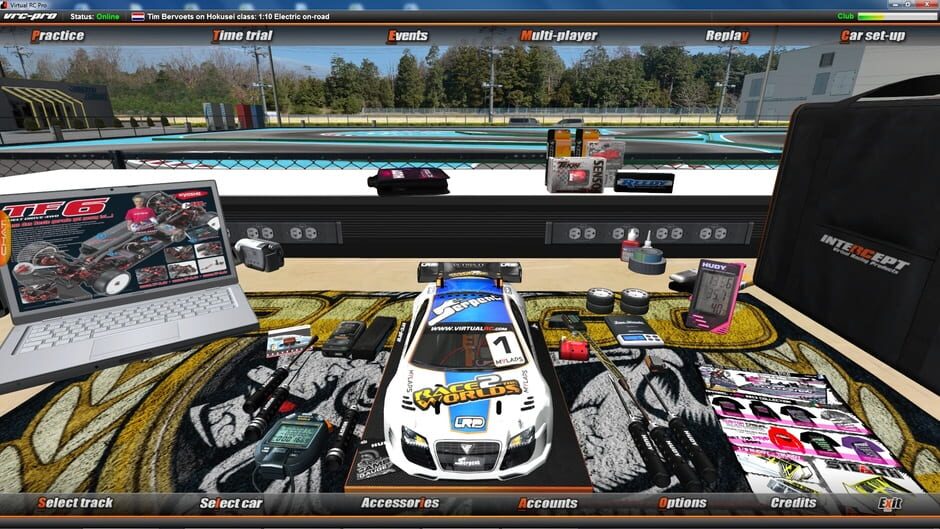Screen dimensions: 940x529
Task: Open the Options menu
Action: click(682, 503)
